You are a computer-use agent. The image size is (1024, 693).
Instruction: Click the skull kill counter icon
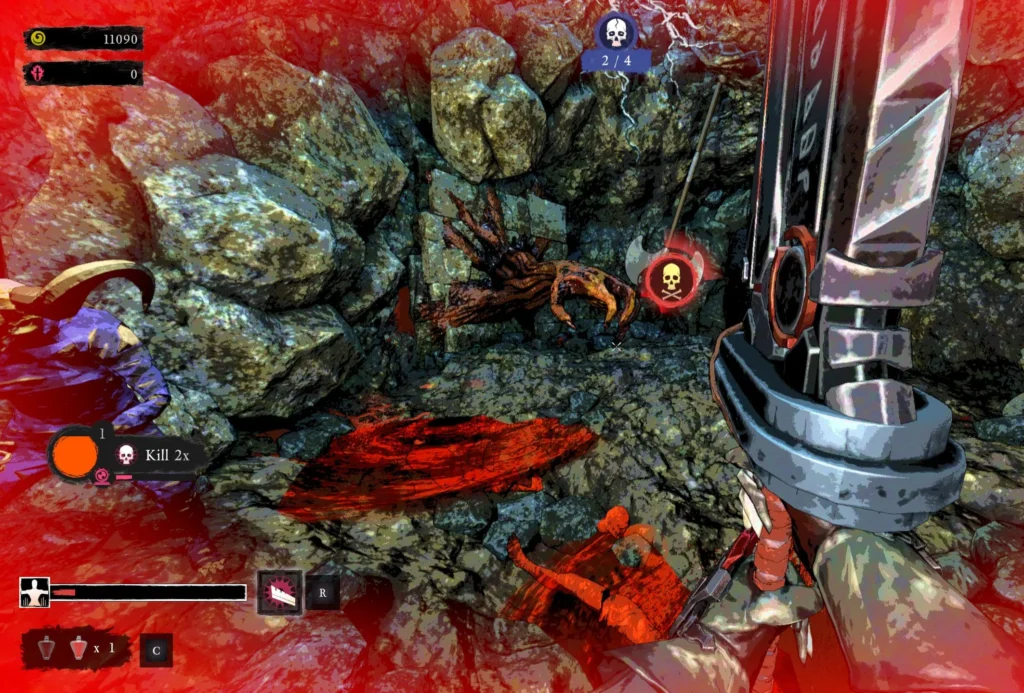(616, 35)
